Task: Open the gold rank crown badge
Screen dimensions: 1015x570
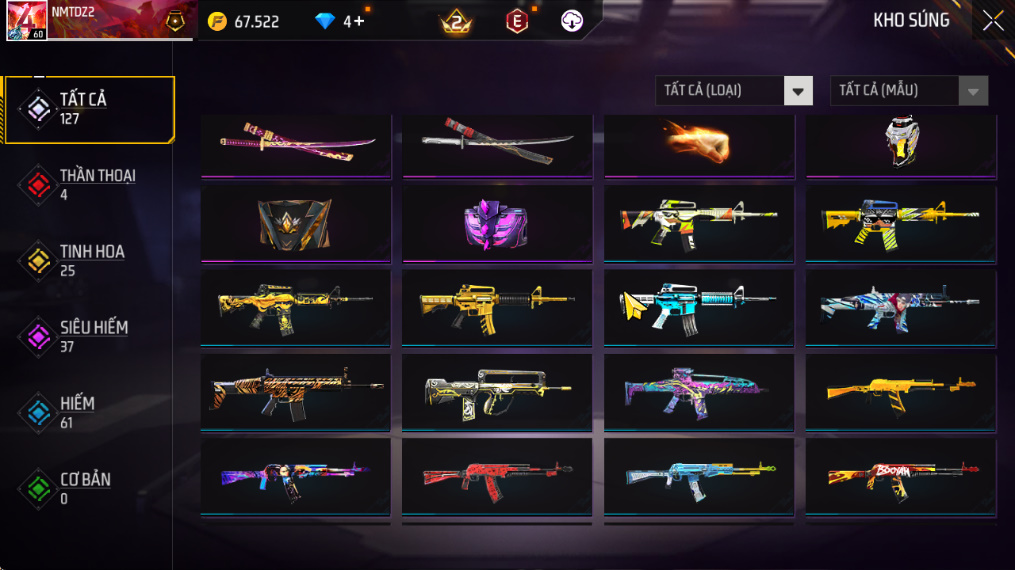Action: click(x=456, y=21)
